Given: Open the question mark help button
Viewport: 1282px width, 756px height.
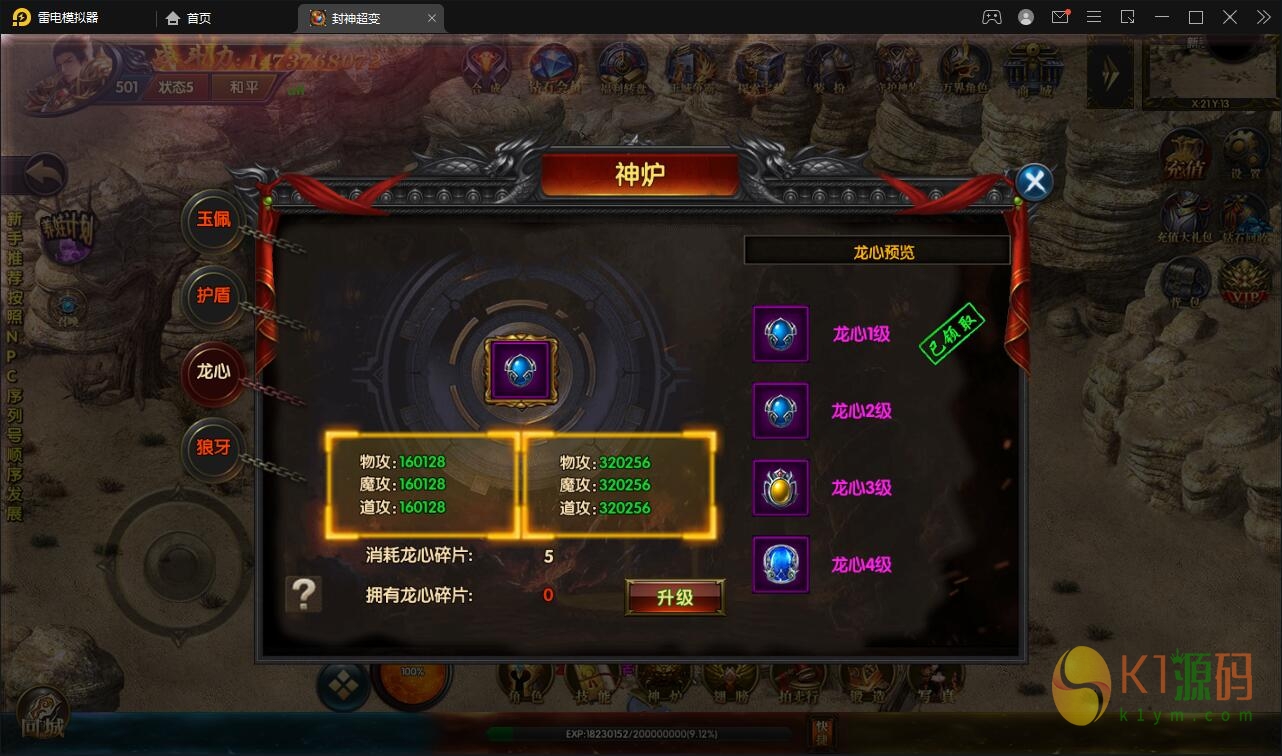Looking at the screenshot, I should point(303,594).
